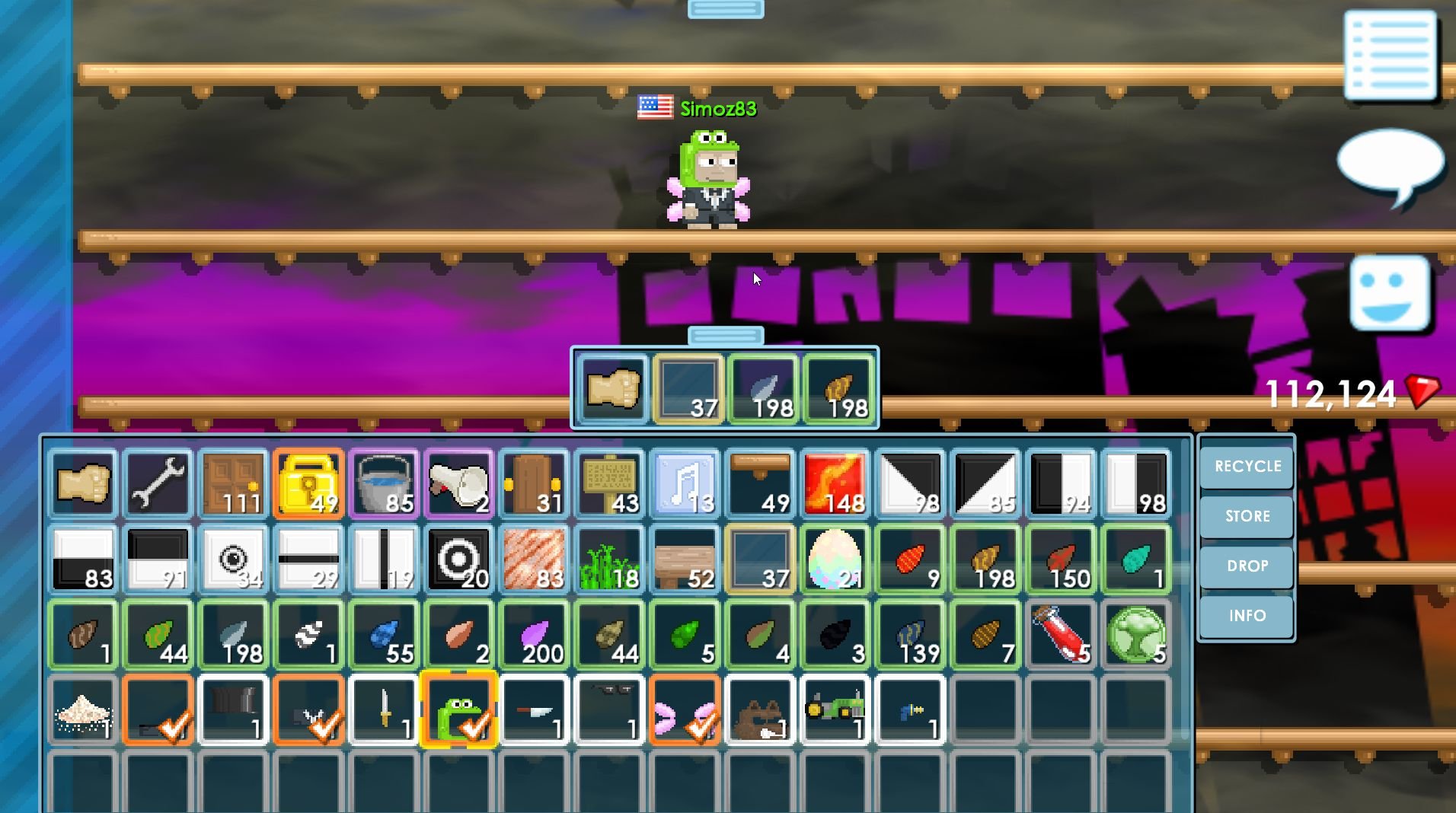Unequip the frog mask

(459, 710)
